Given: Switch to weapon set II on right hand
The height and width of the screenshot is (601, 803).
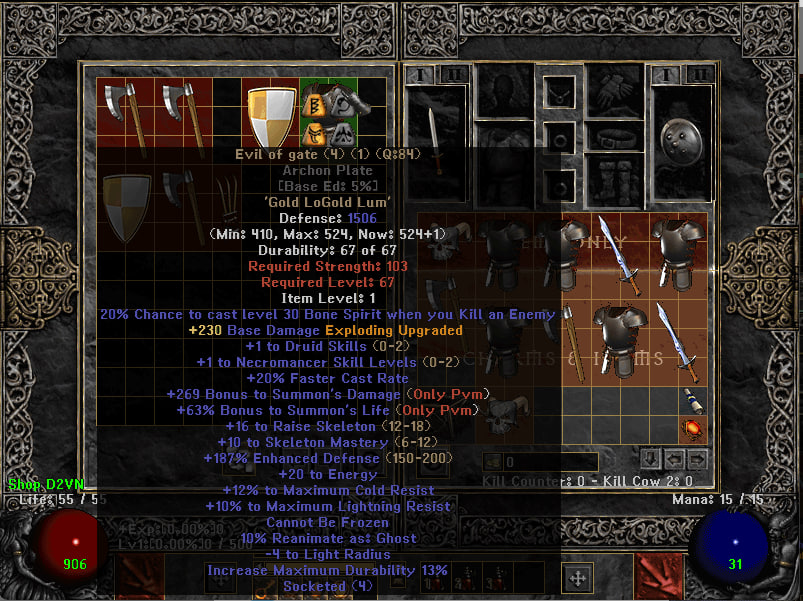Looking at the screenshot, I should click(x=703, y=73).
